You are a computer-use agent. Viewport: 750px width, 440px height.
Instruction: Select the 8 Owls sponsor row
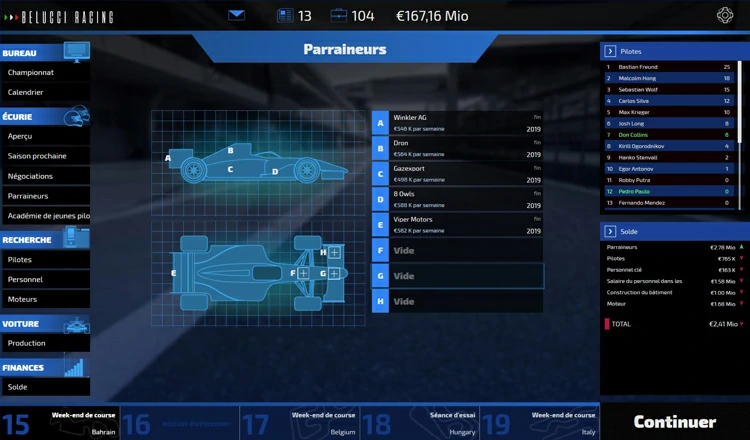(x=465, y=199)
